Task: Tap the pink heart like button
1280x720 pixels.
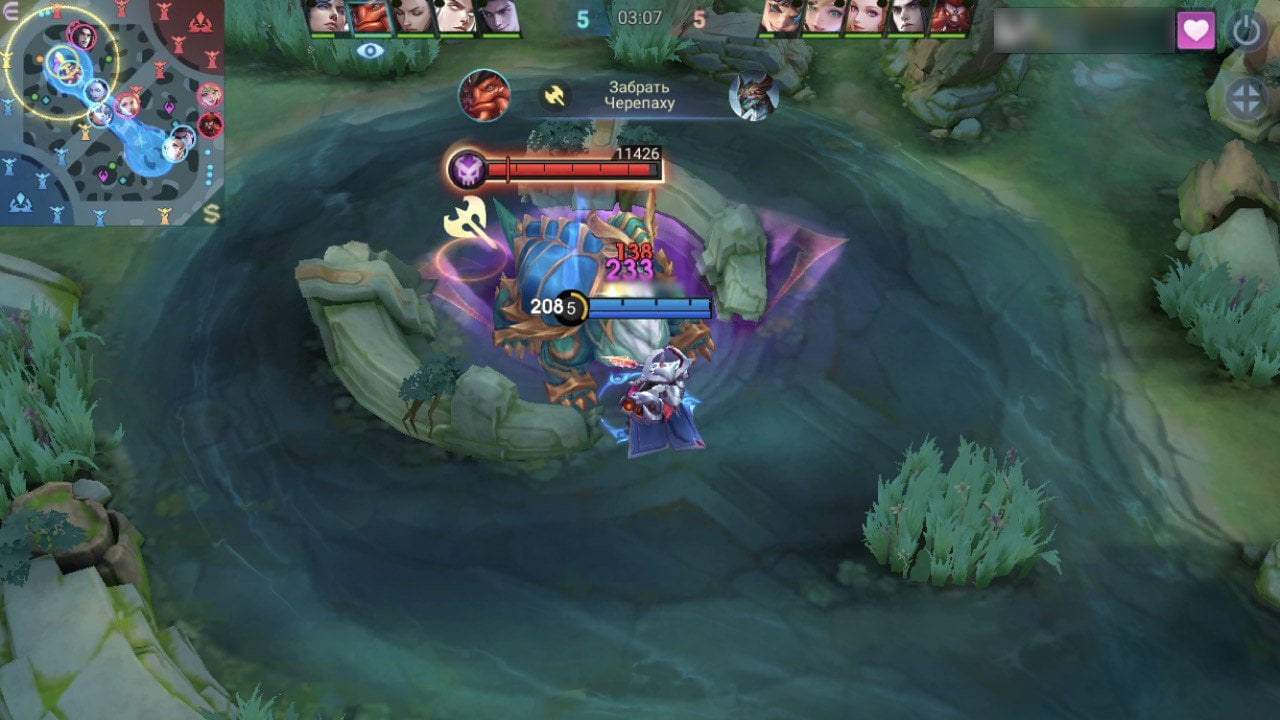Action: [1195, 31]
